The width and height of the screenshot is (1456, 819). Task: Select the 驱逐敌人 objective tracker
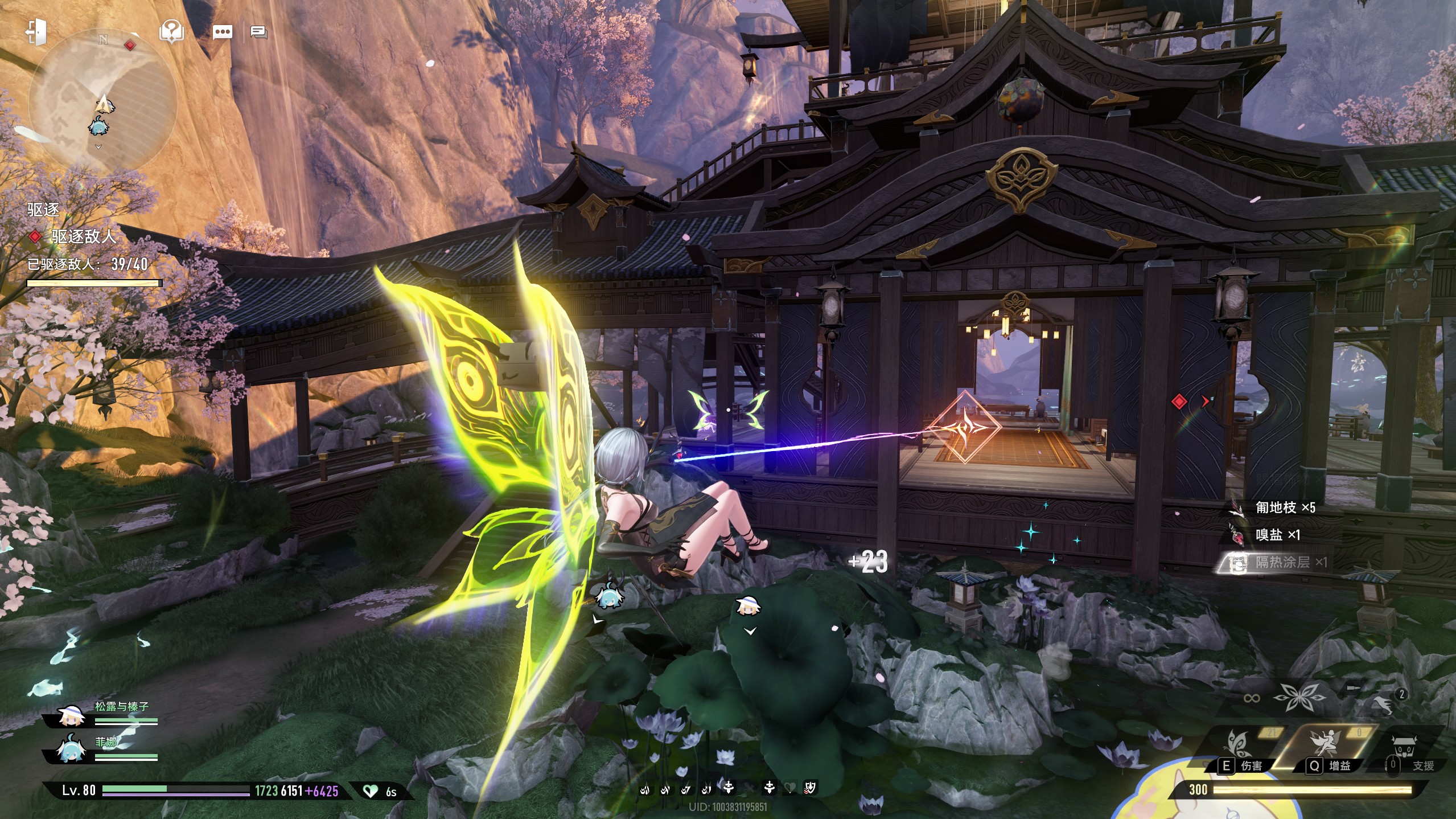(84, 236)
